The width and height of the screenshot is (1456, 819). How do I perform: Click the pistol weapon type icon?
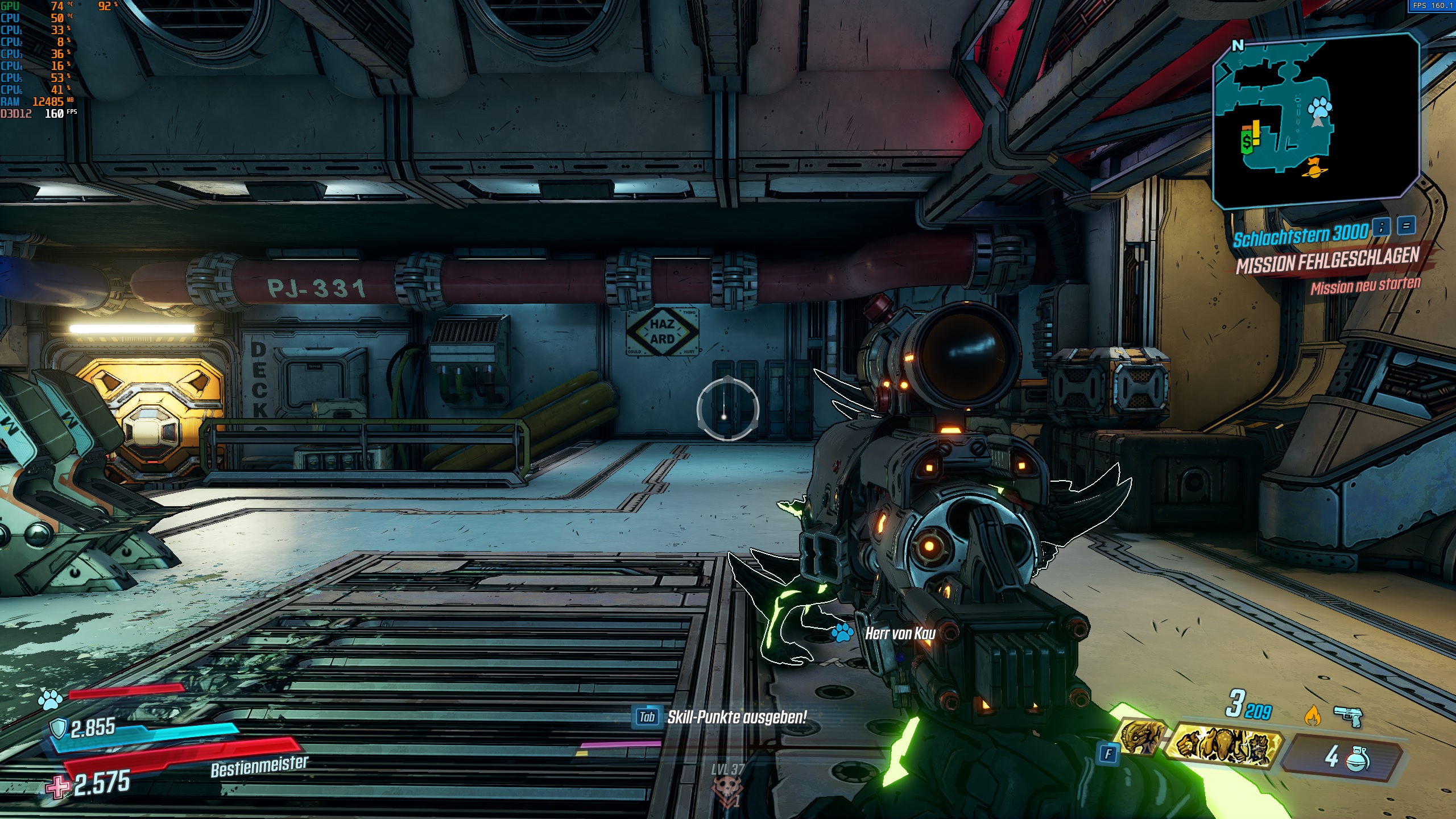tap(1349, 717)
